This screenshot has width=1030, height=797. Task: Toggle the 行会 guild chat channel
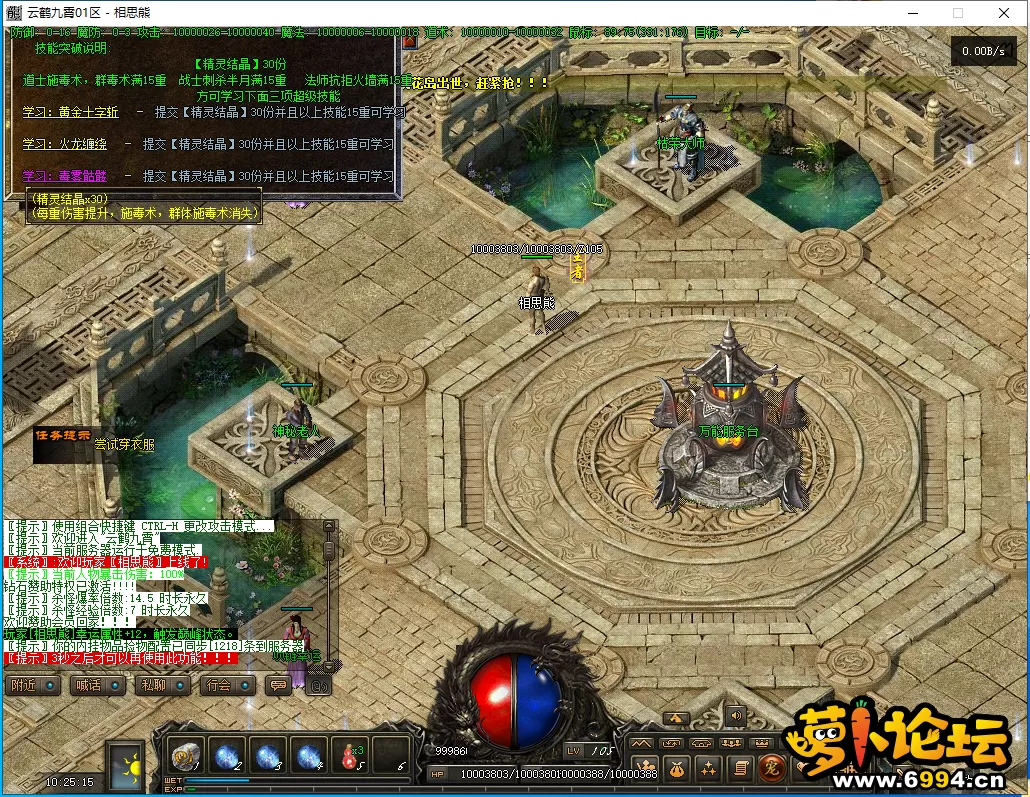[227, 686]
